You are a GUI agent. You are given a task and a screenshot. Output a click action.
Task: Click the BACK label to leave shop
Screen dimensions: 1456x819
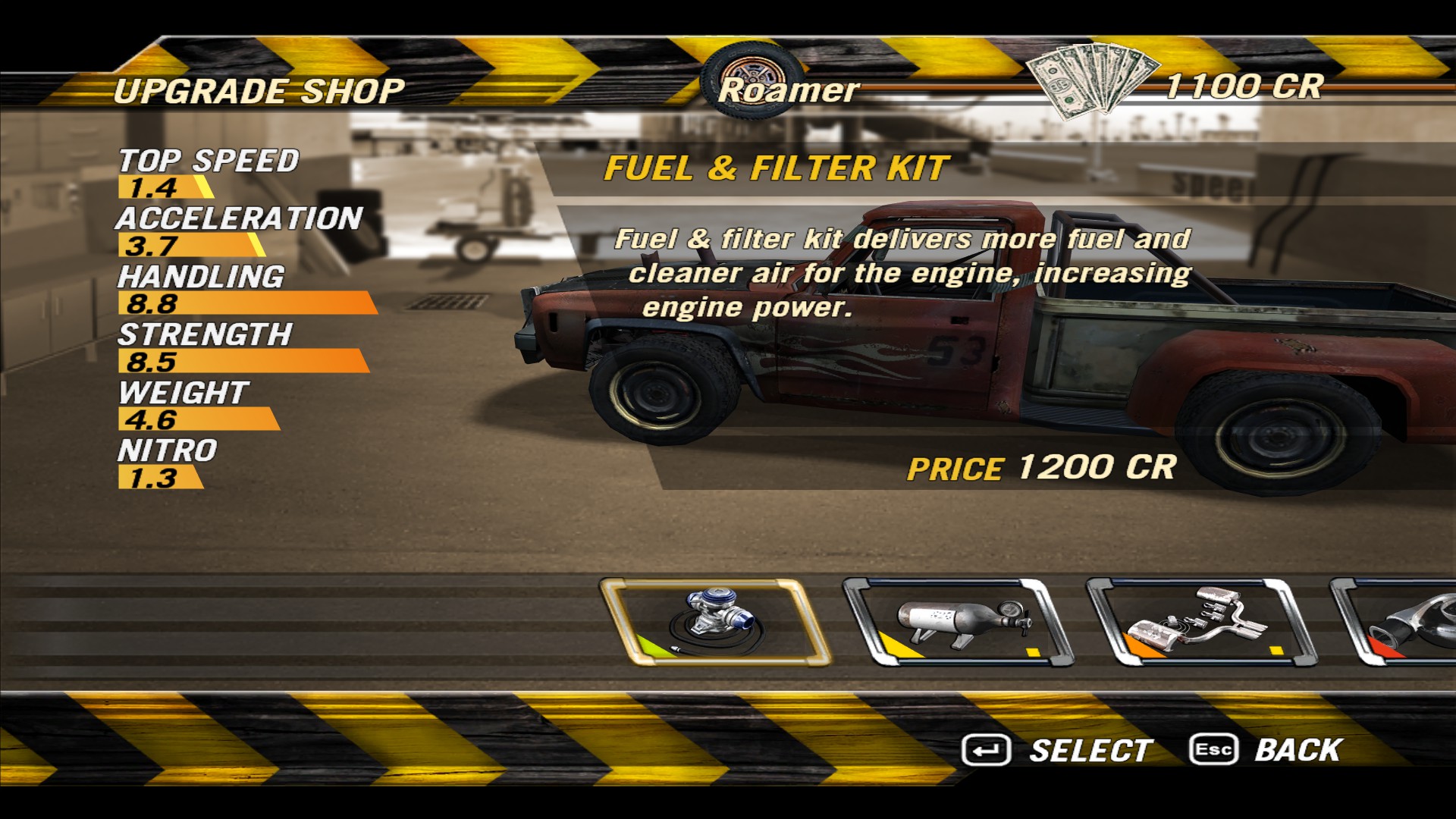click(1298, 750)
